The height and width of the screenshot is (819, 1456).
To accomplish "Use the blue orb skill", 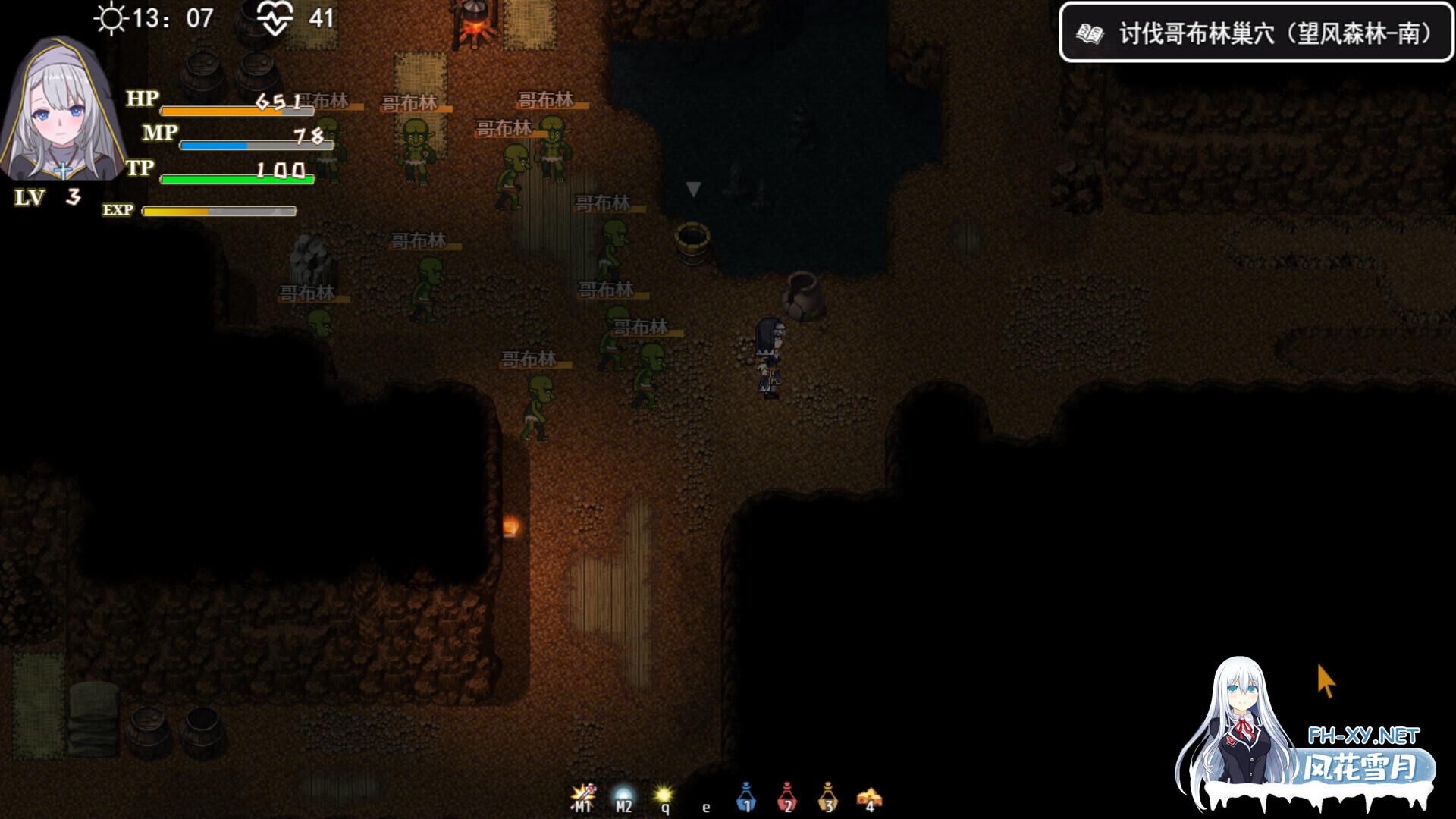I will pos(623,798).
